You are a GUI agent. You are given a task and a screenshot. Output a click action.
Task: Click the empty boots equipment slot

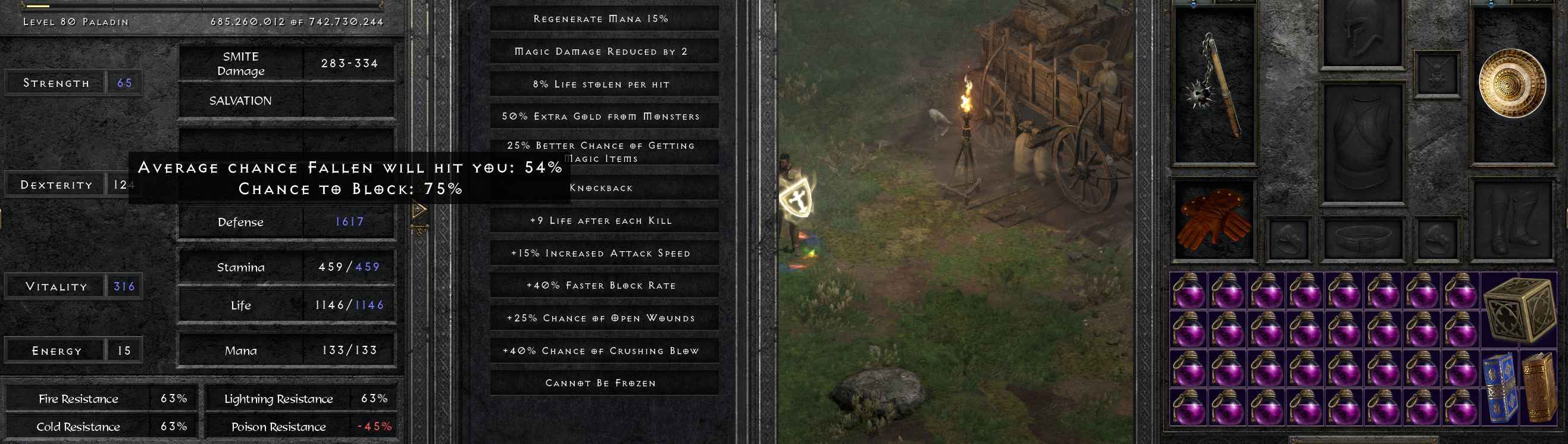click(x=1512, y=220)
